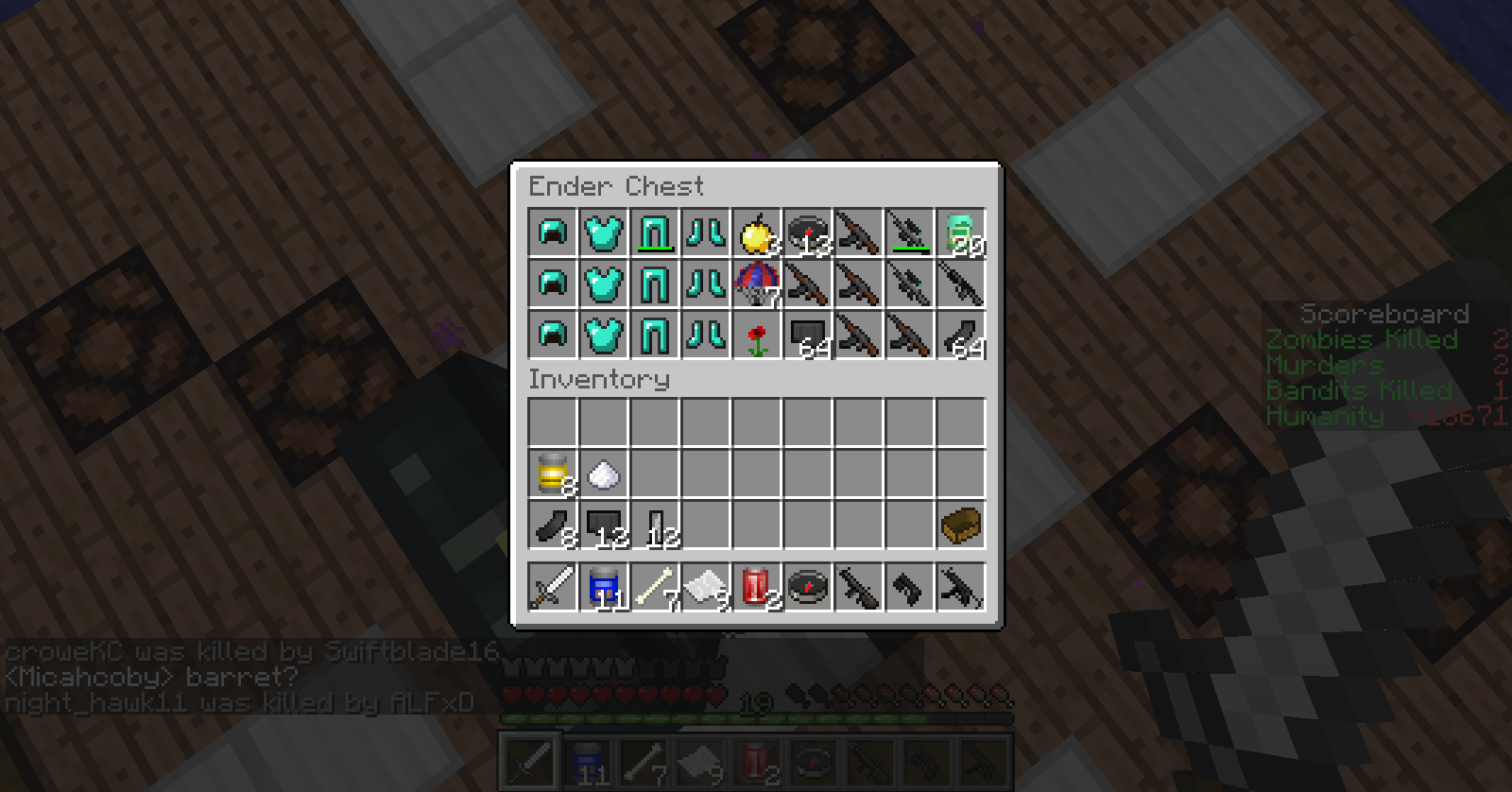1512x792 pixels.
Task: Select the paper stack of 9
Action: coord(705,588)
